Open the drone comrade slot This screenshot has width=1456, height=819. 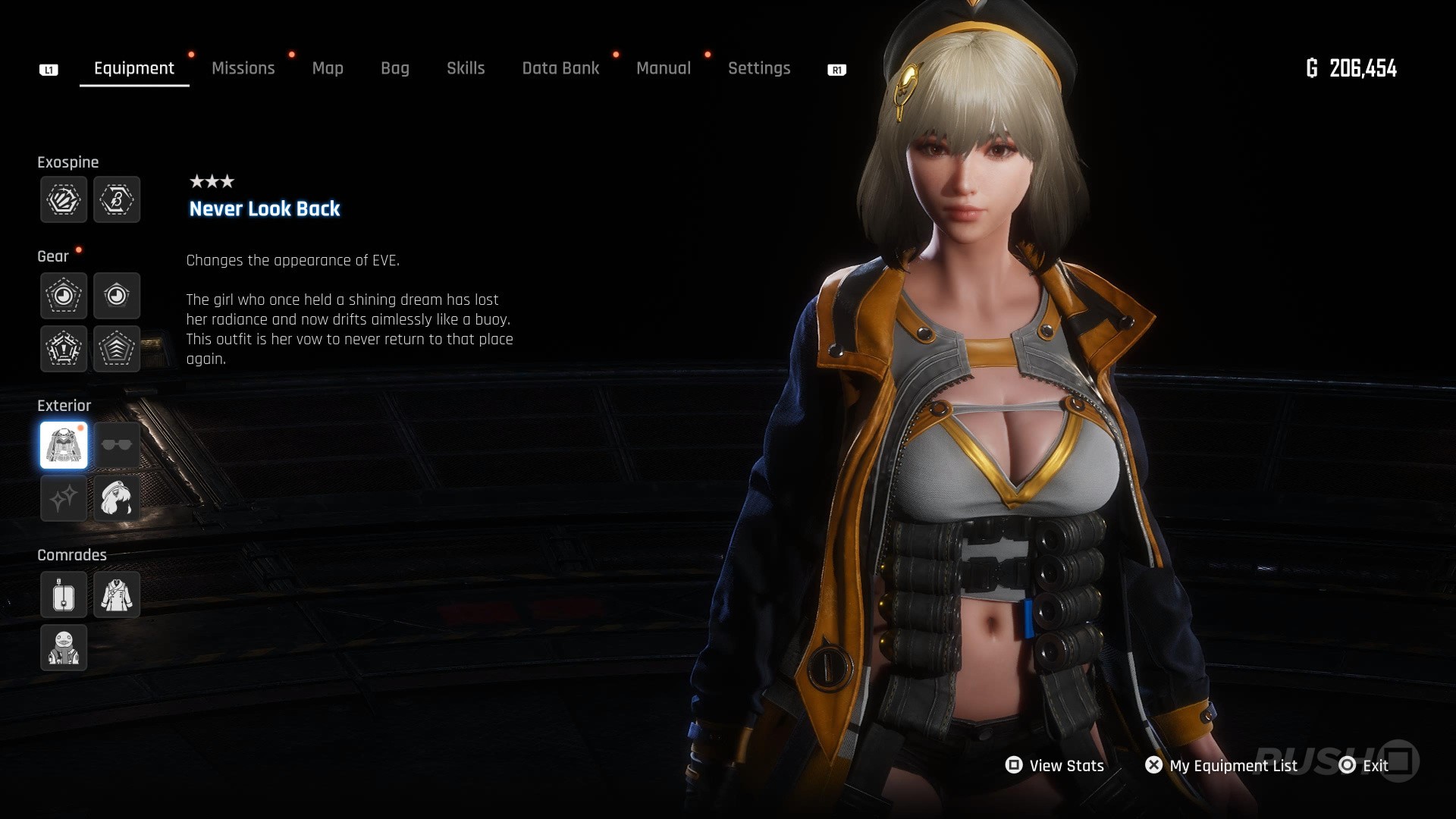pyautogui.click(x=64, y=595)
